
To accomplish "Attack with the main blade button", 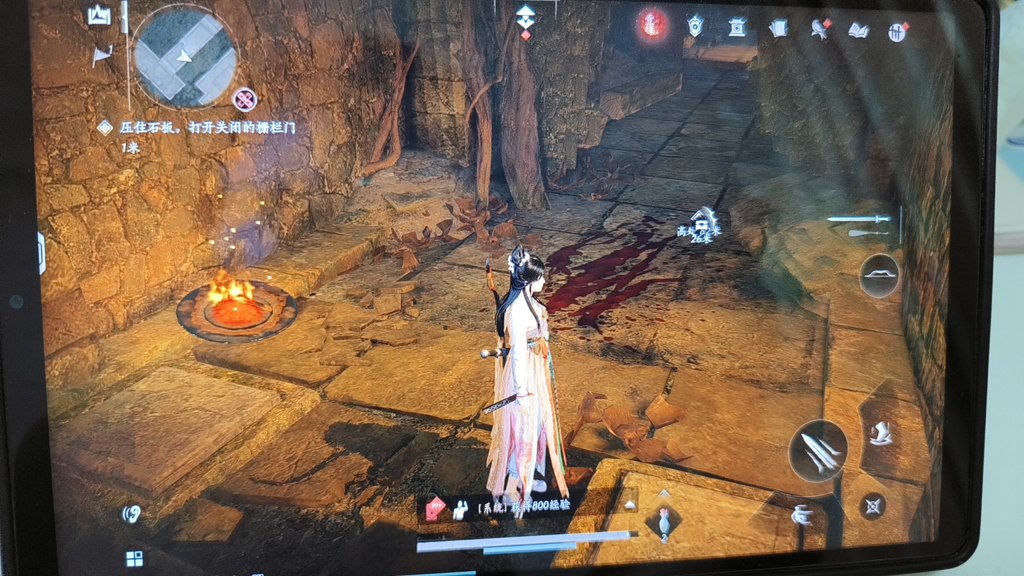I will click(x=819, y=451).
